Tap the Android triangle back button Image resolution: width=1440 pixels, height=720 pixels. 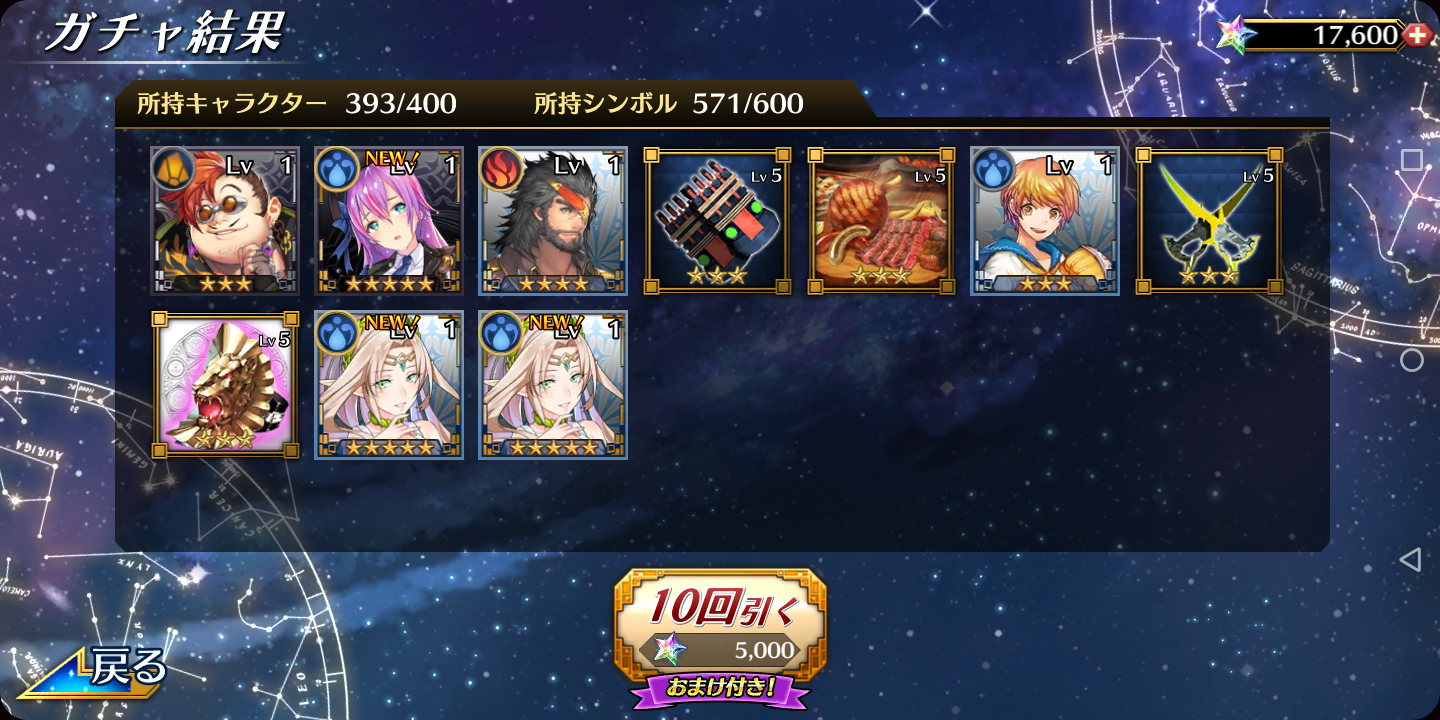tap(1410, 560)
